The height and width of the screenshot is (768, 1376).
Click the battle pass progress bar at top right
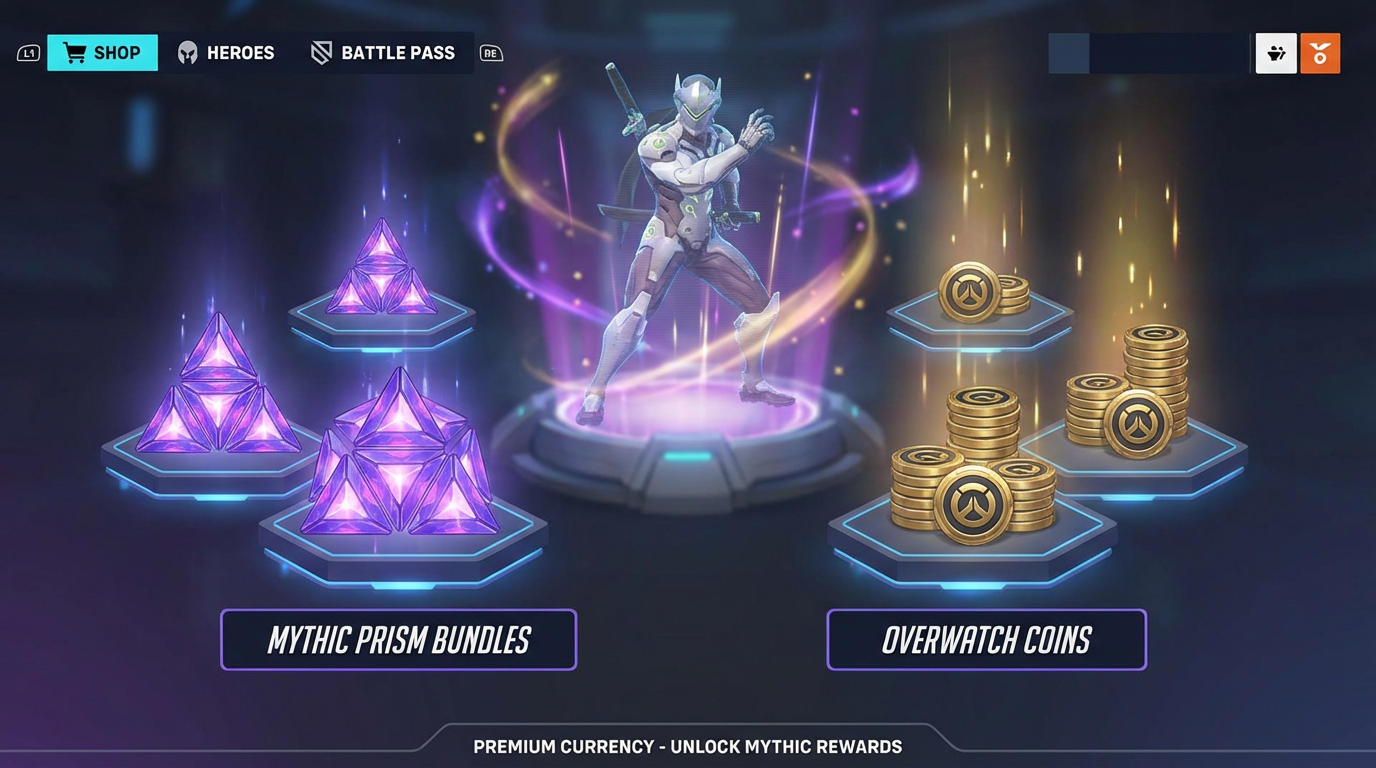(x=1146, y=52)
